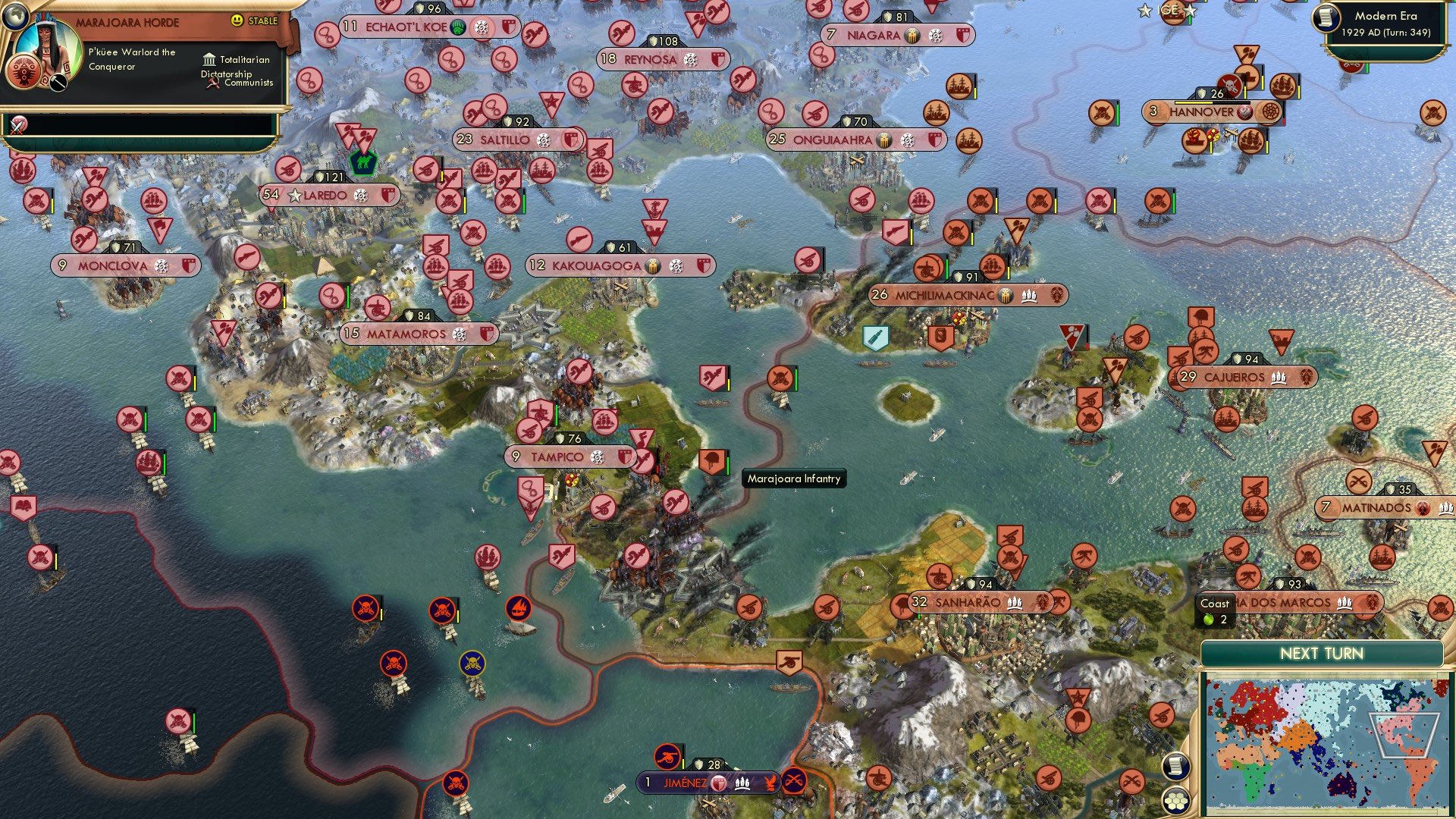This screenshot has height=819, width=1456.
Task: Click the hammer icon on the leader portrait
Action: [58, 83]
